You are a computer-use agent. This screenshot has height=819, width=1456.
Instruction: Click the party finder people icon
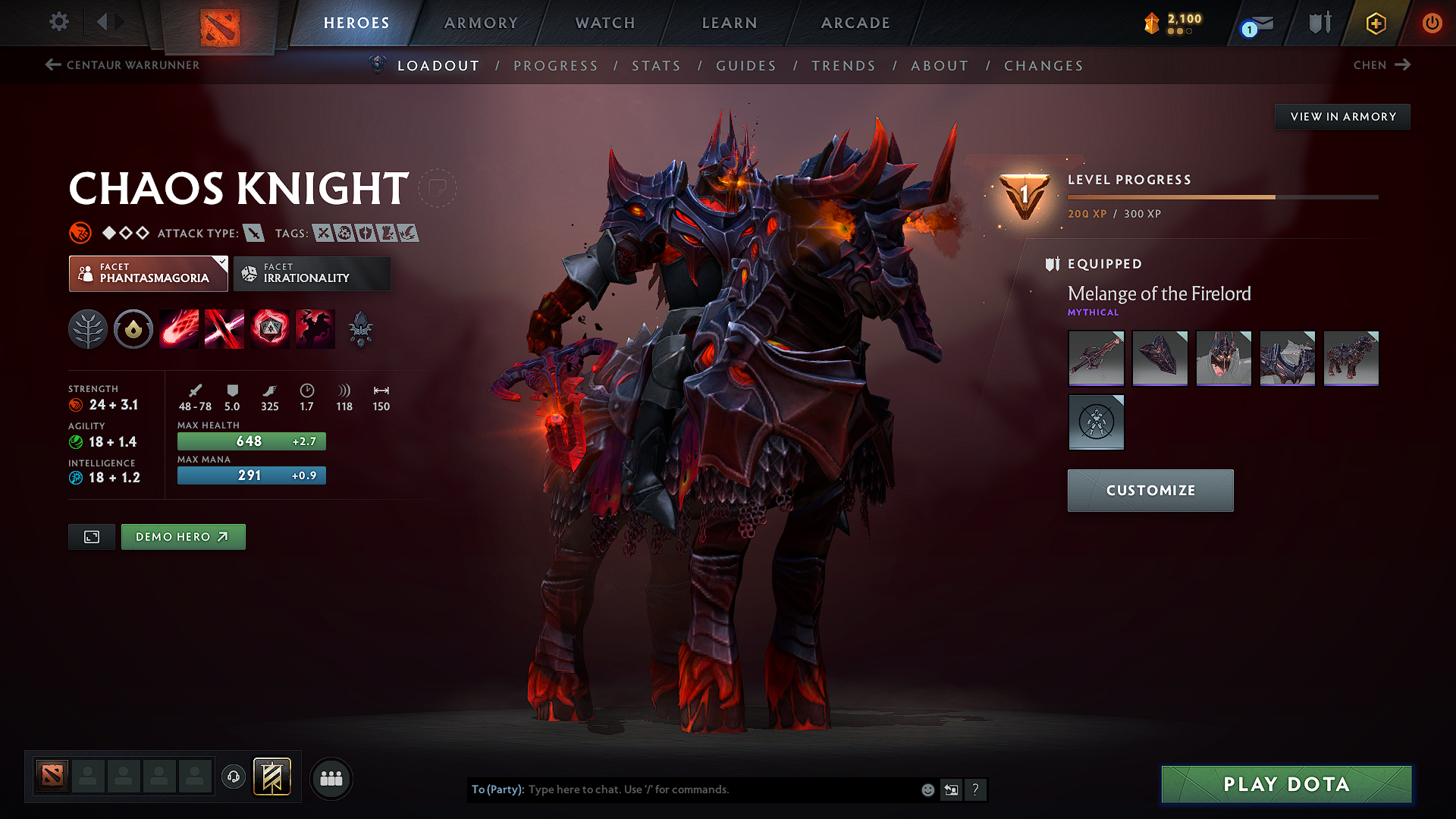pos(331,778)
